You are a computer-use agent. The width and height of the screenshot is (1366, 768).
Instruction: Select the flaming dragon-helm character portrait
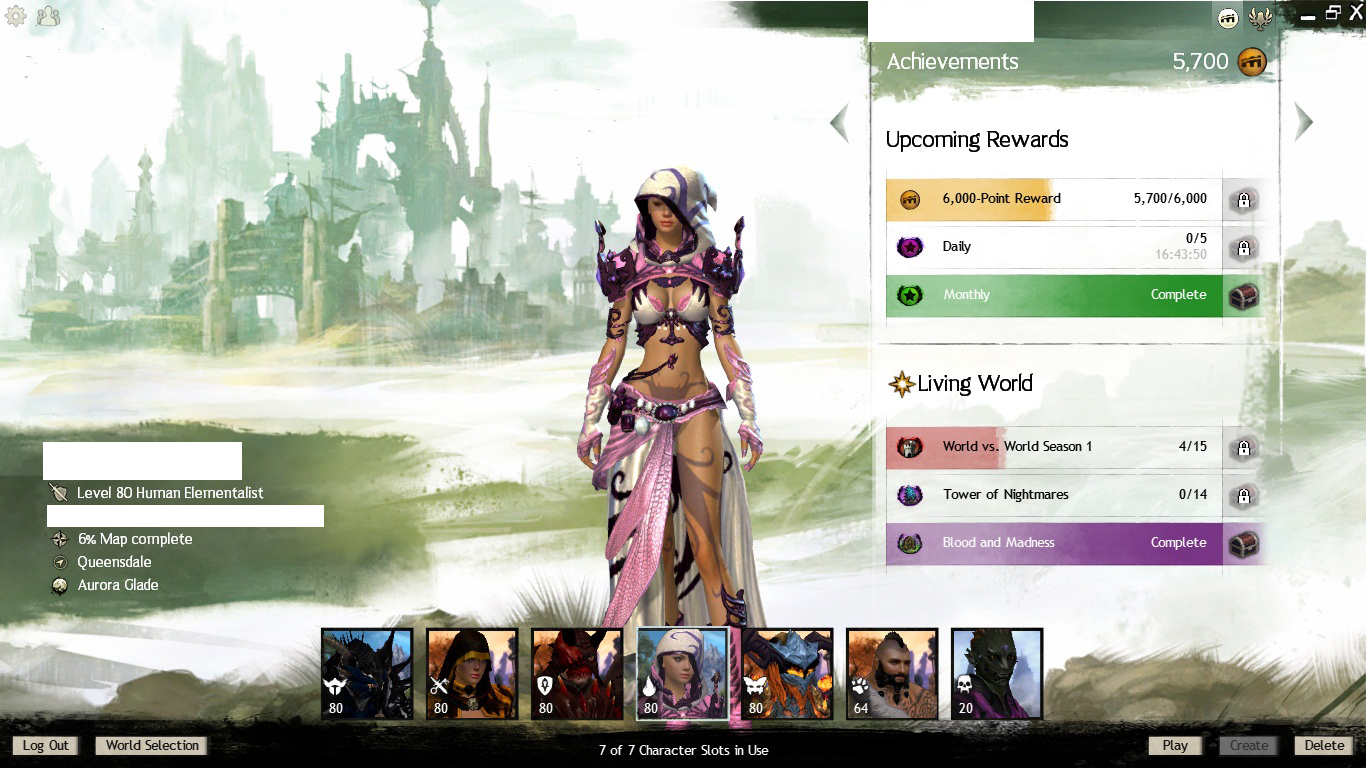787,674
